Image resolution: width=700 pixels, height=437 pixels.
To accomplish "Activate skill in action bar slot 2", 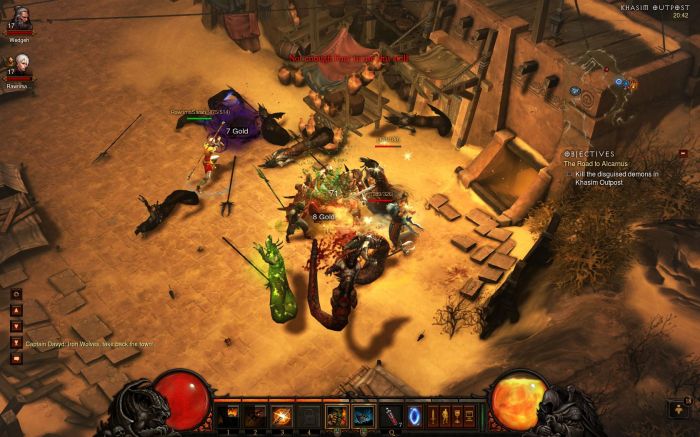I will (258, 414).
